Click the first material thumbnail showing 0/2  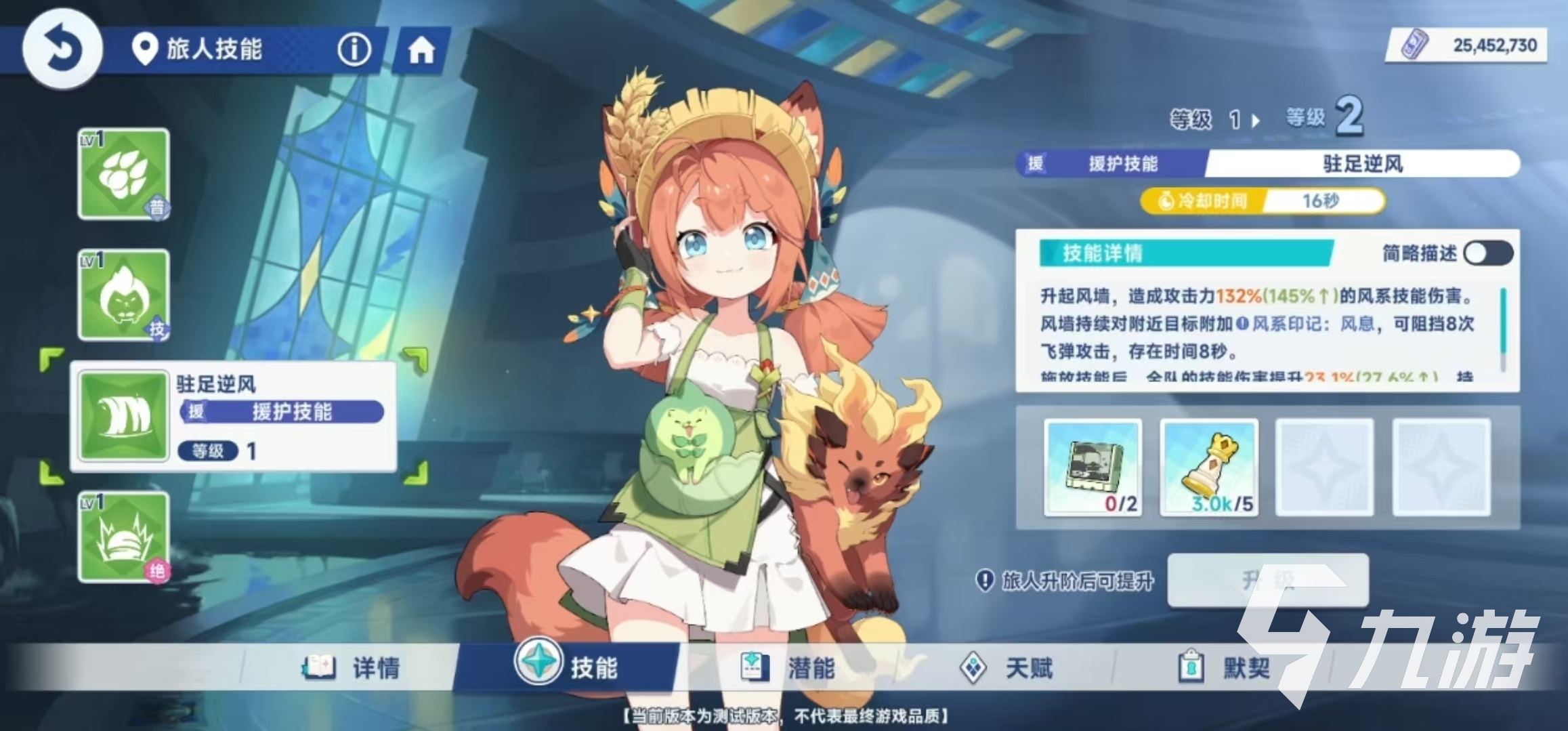(x=1093, y=467)
